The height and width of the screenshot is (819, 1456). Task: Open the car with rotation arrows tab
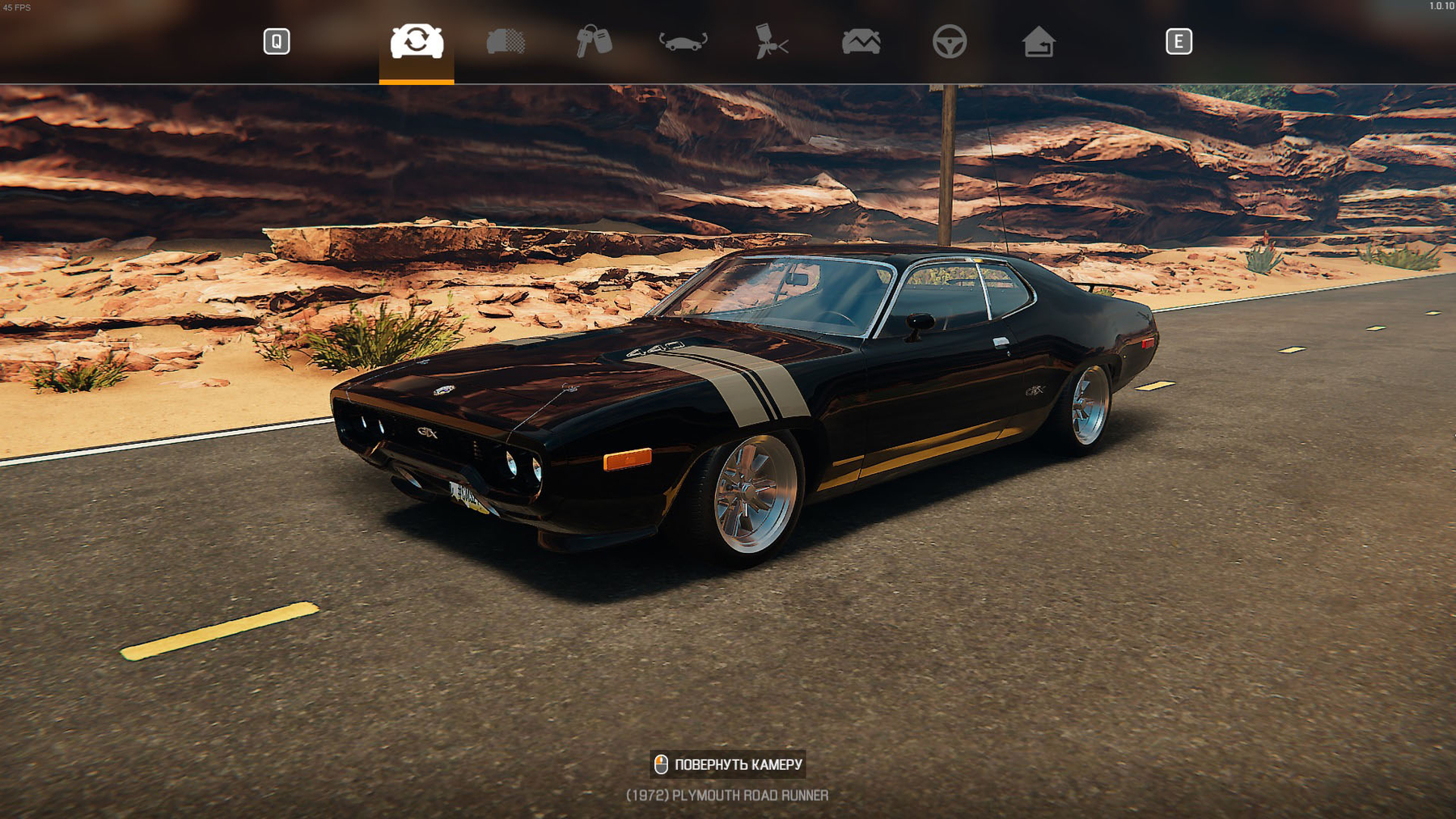point(683,41)
